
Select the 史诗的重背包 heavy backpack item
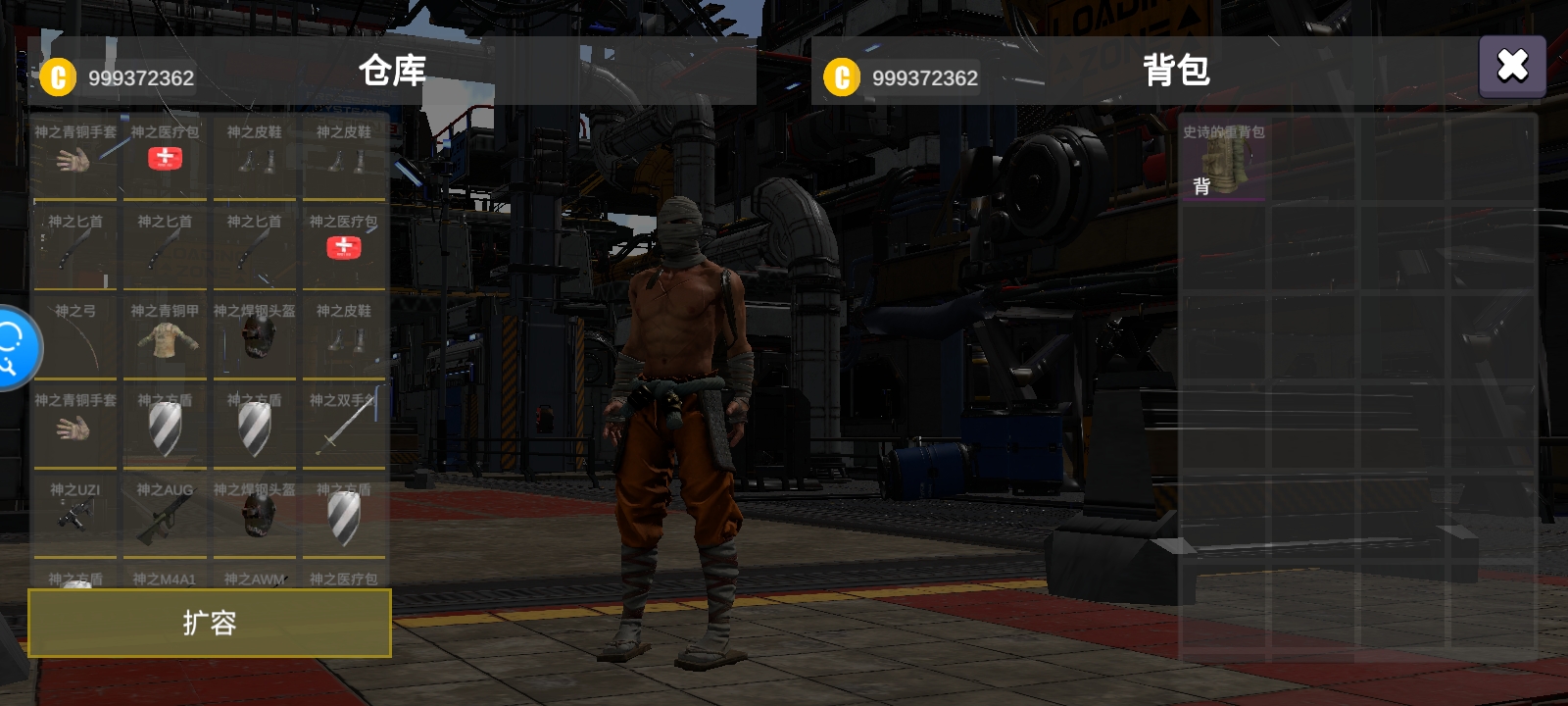[x=1223, y=159]
